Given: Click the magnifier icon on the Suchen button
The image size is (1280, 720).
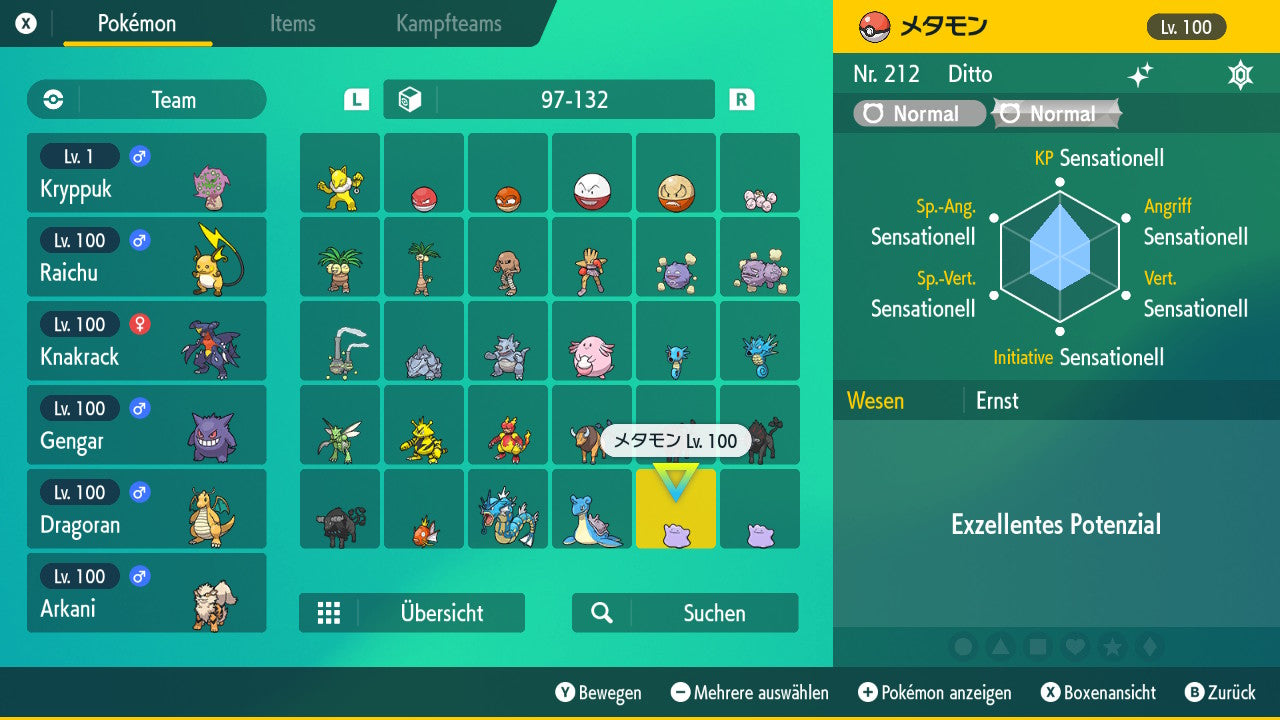Looking at the screenshot, I should point(602,612).
